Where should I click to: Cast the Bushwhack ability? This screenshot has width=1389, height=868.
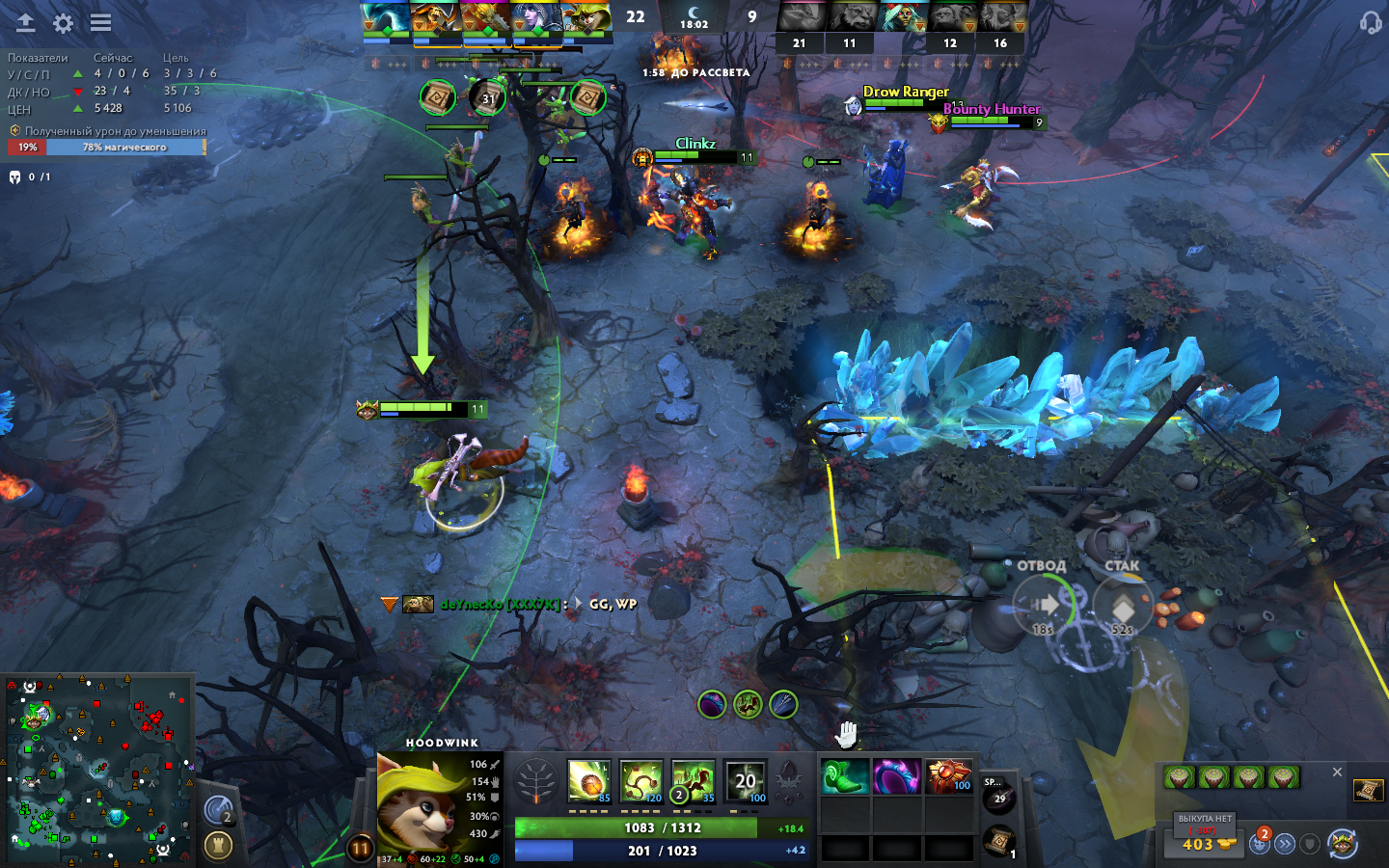[x=640, y=781]
